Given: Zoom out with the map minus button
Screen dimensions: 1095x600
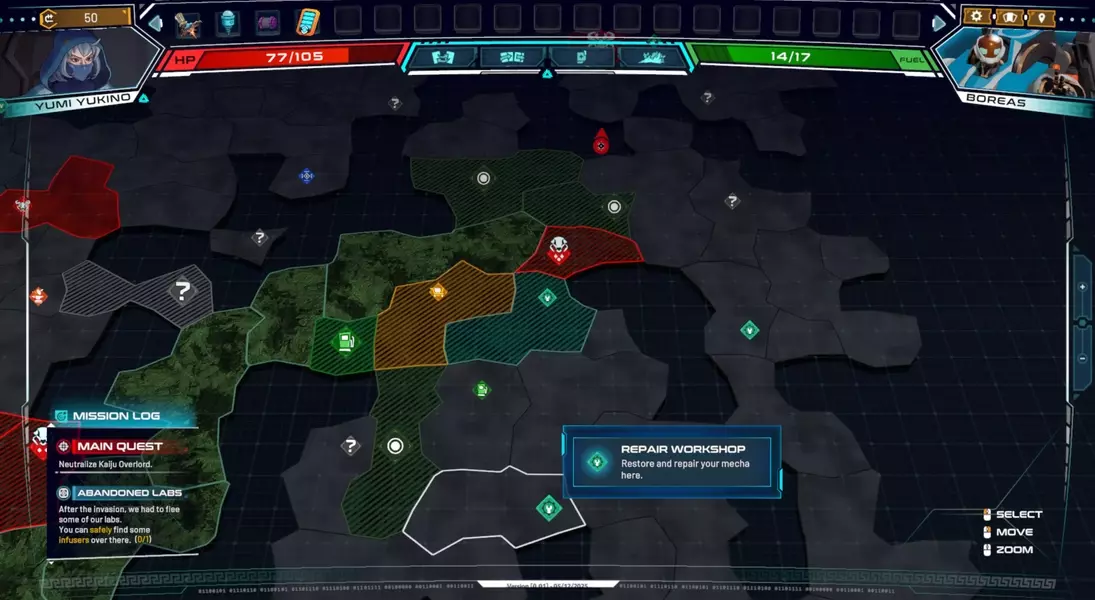Looking at the screenshot, I should tap(1082, 359).
